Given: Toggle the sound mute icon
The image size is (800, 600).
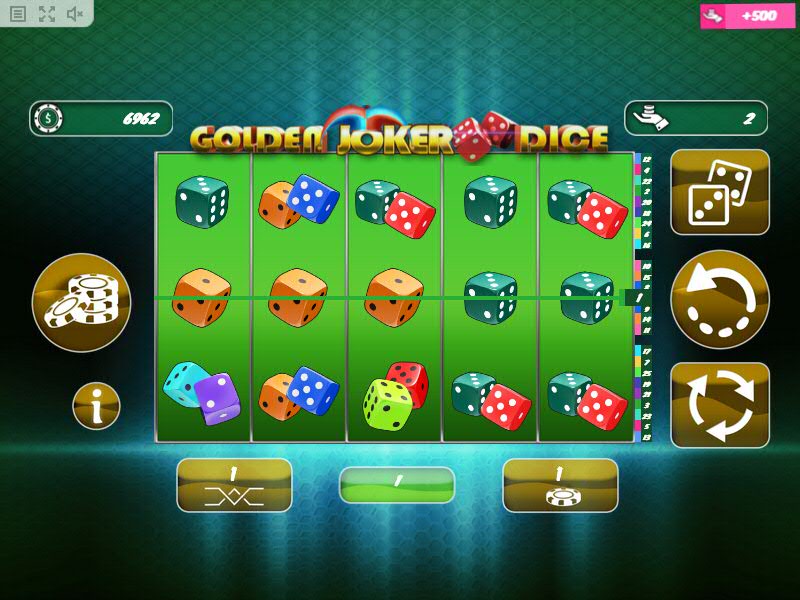Looking at the screenshot, I should coord(75,14).
